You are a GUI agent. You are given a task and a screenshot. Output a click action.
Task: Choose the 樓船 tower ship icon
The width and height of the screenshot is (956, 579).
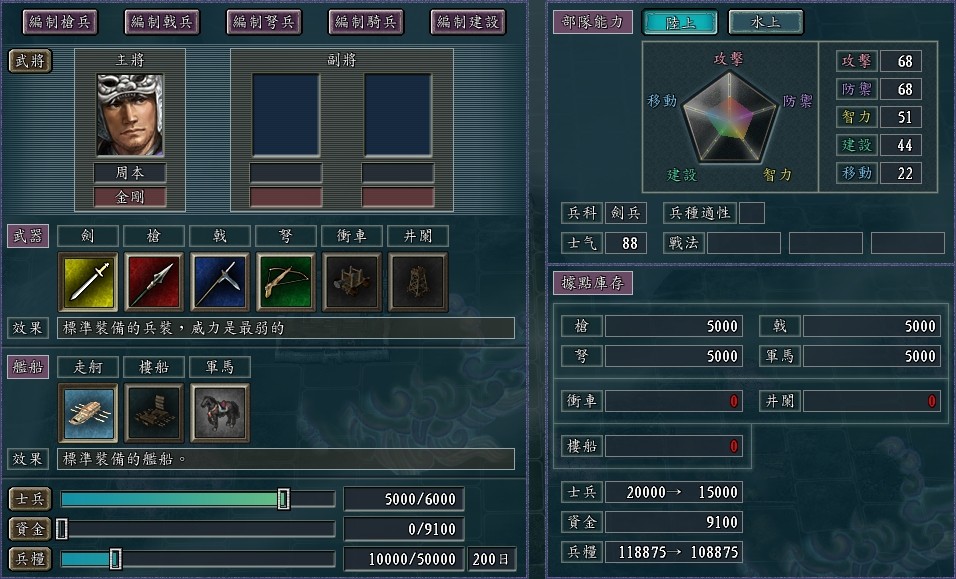tap(154, 412)
